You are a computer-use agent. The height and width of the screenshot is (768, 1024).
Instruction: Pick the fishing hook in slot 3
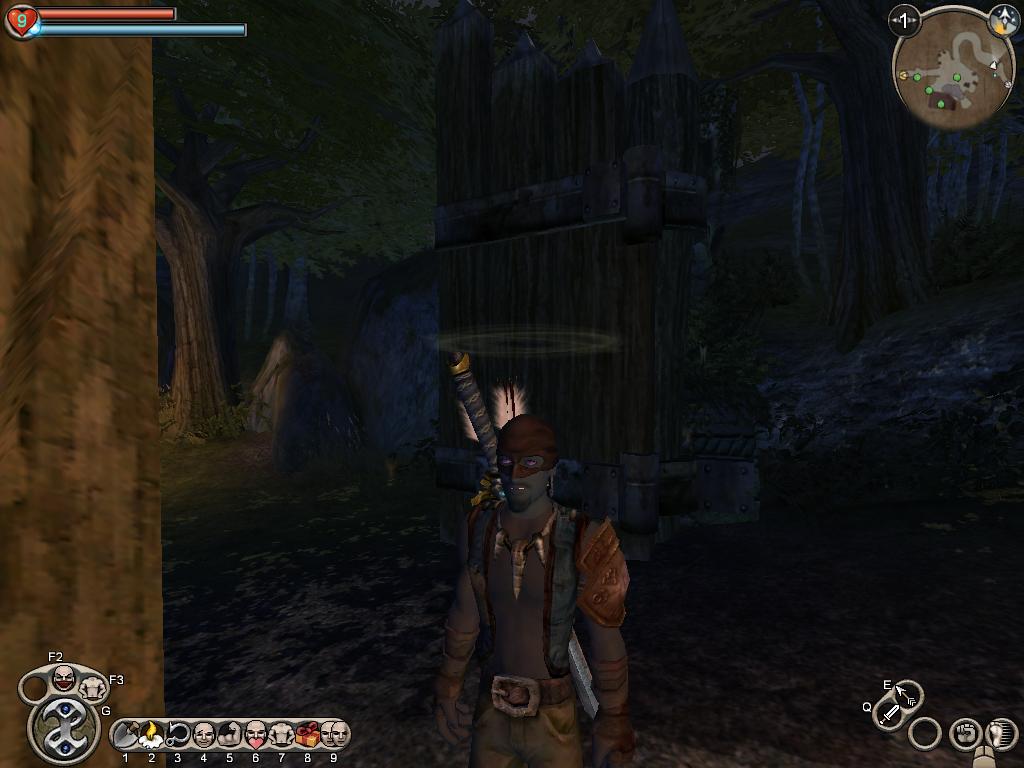178,735
